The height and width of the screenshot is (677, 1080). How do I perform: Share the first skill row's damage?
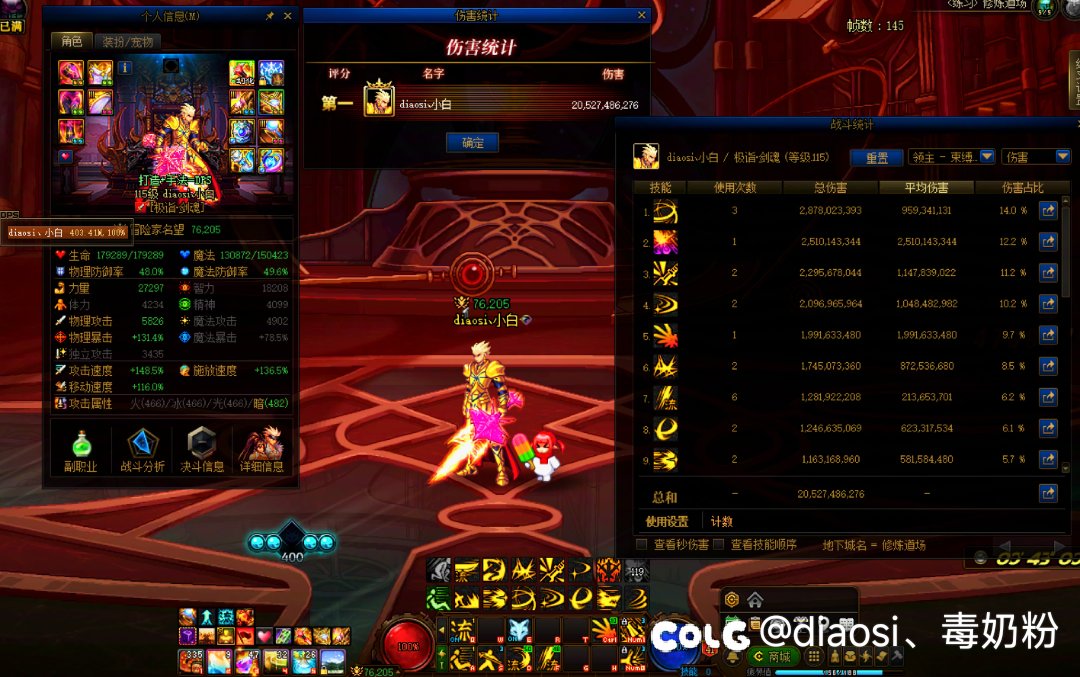pos(1048,211)
